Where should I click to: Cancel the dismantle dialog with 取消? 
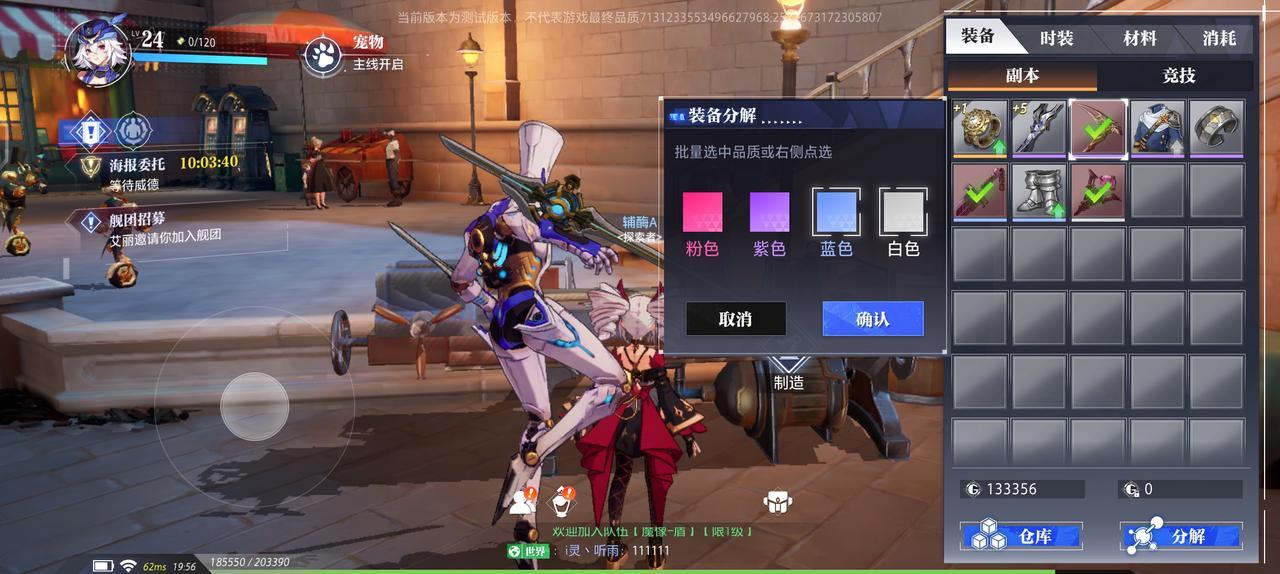[x=735, y=319]
